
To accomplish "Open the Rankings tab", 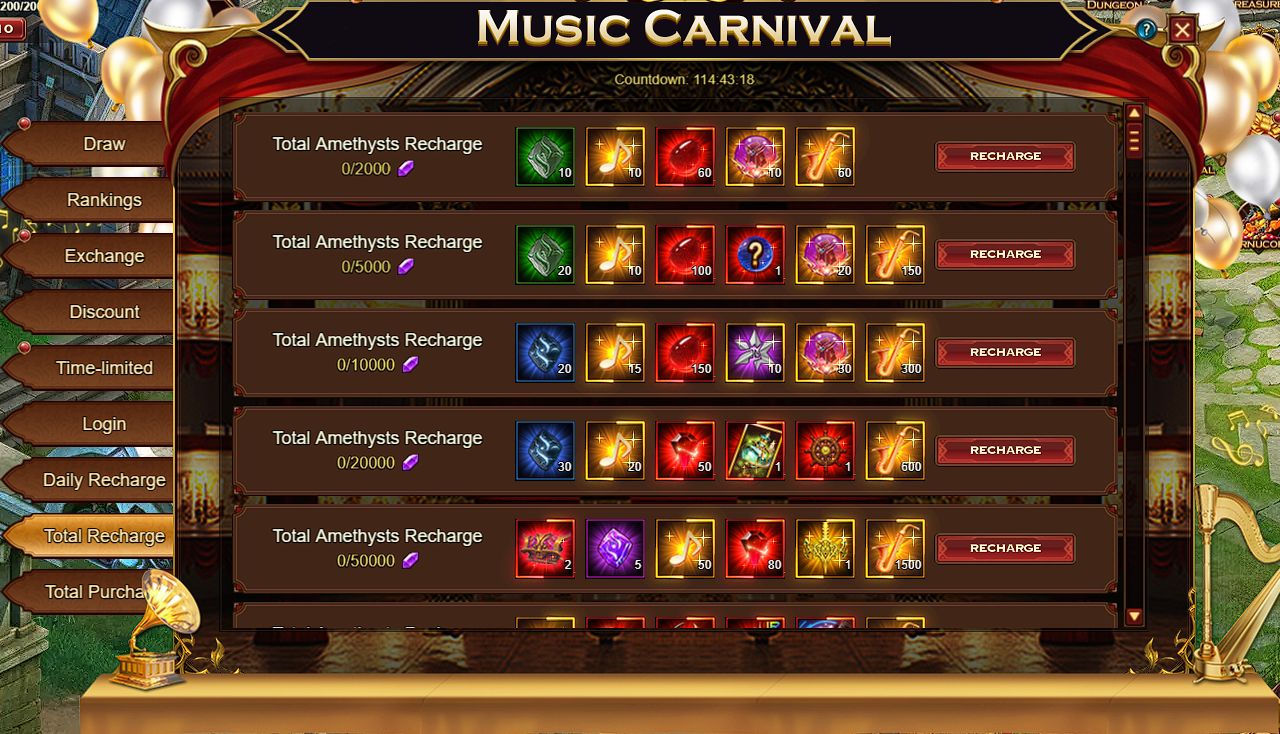I will [x=104, y=200].
